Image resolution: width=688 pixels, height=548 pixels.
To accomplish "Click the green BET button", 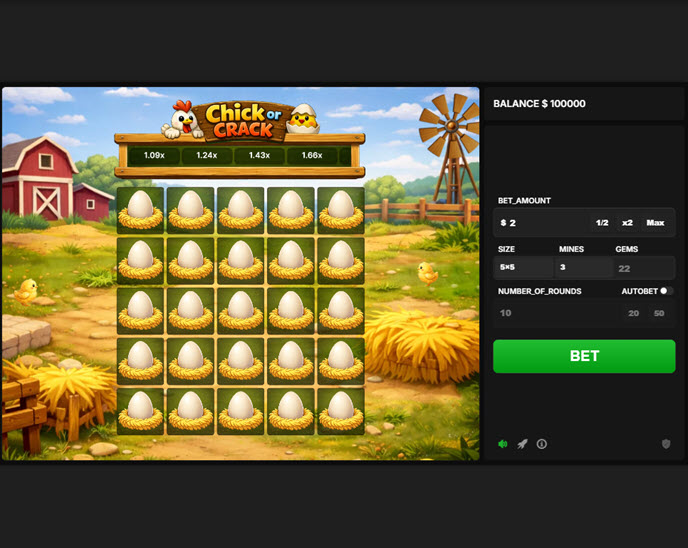I will 584,356.
